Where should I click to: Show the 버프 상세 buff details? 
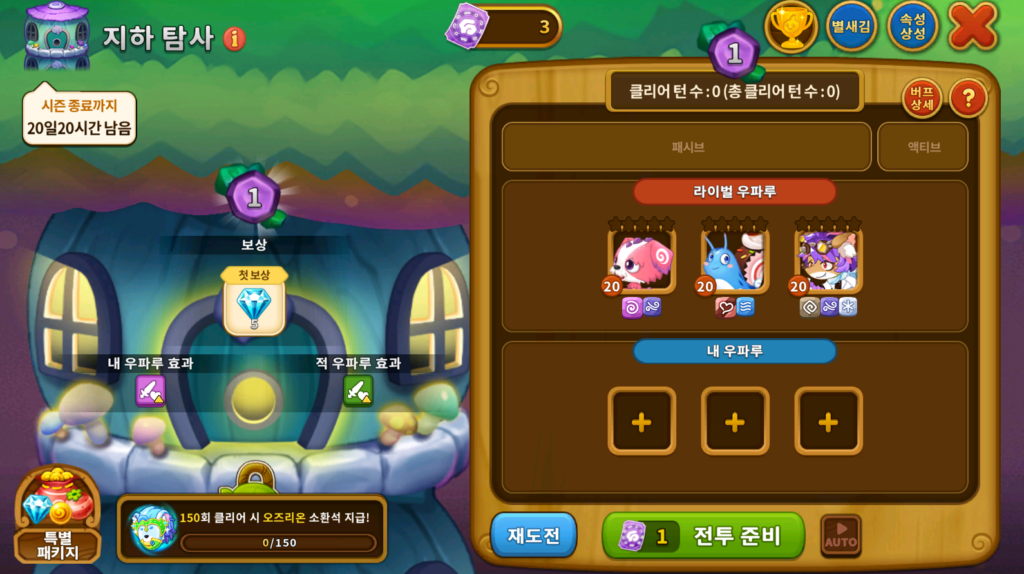tap(922, 98)
